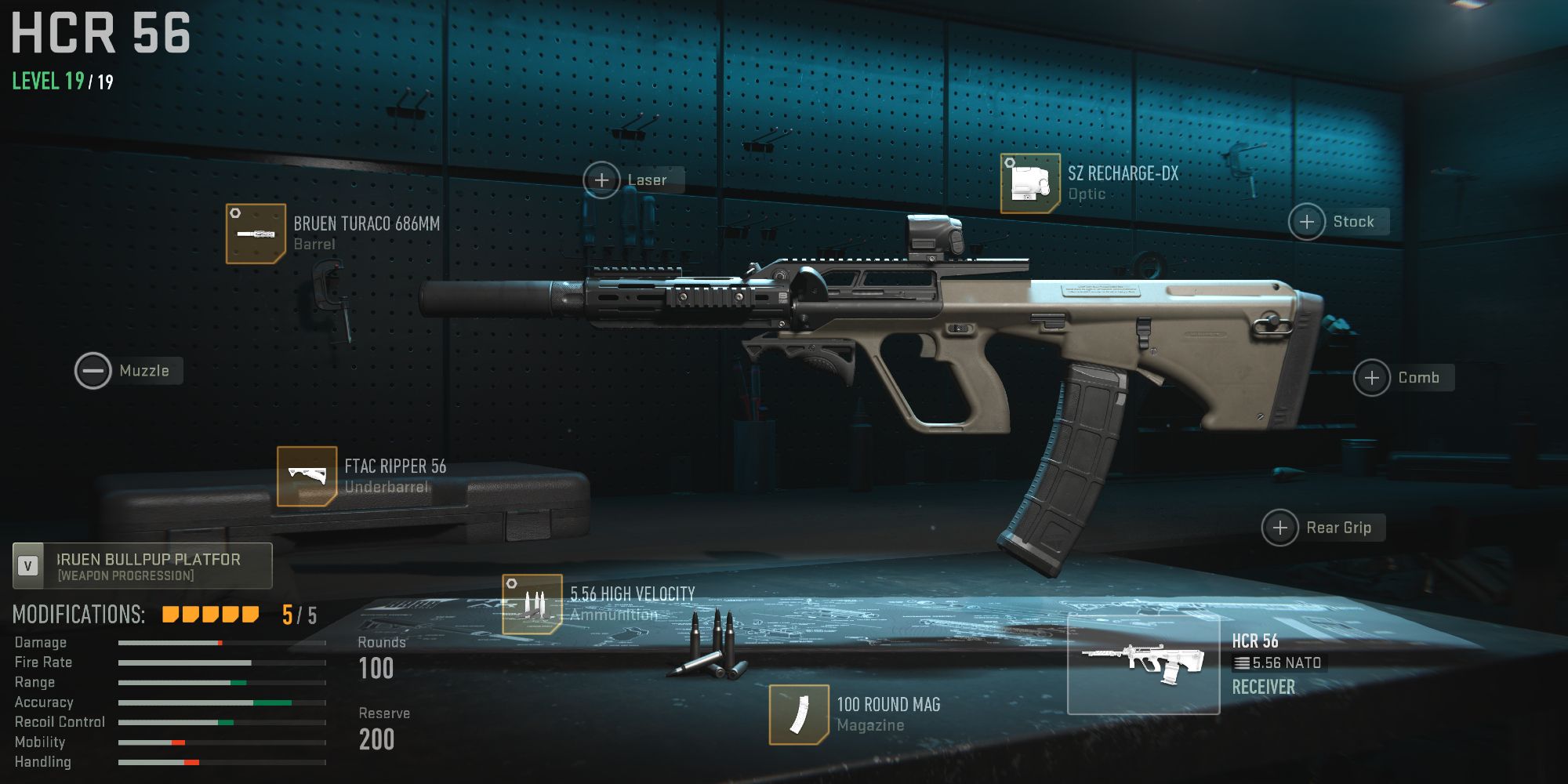Screen dimensions: 1568x784
Task: Remove the attached muzzle with the minus toggle
Action: [x=93, y=369]
